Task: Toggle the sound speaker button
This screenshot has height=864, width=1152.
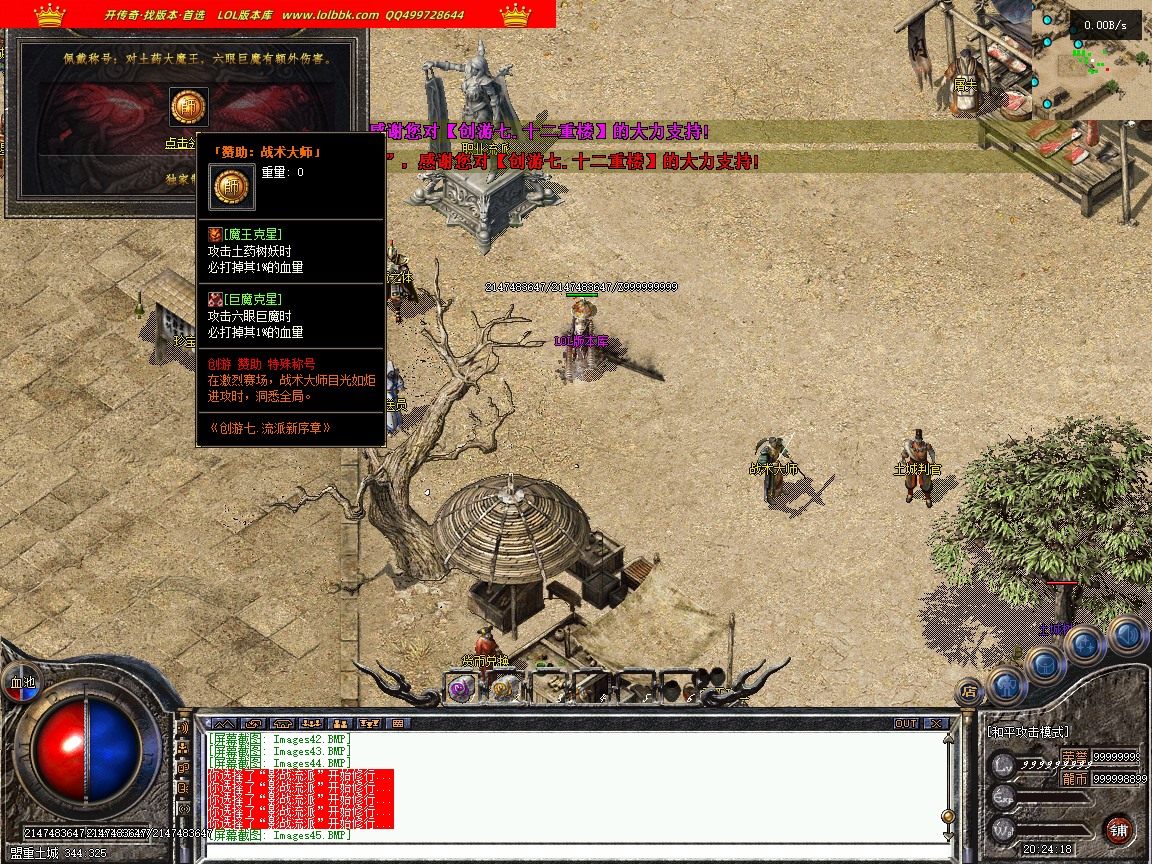Action: 1126,634
